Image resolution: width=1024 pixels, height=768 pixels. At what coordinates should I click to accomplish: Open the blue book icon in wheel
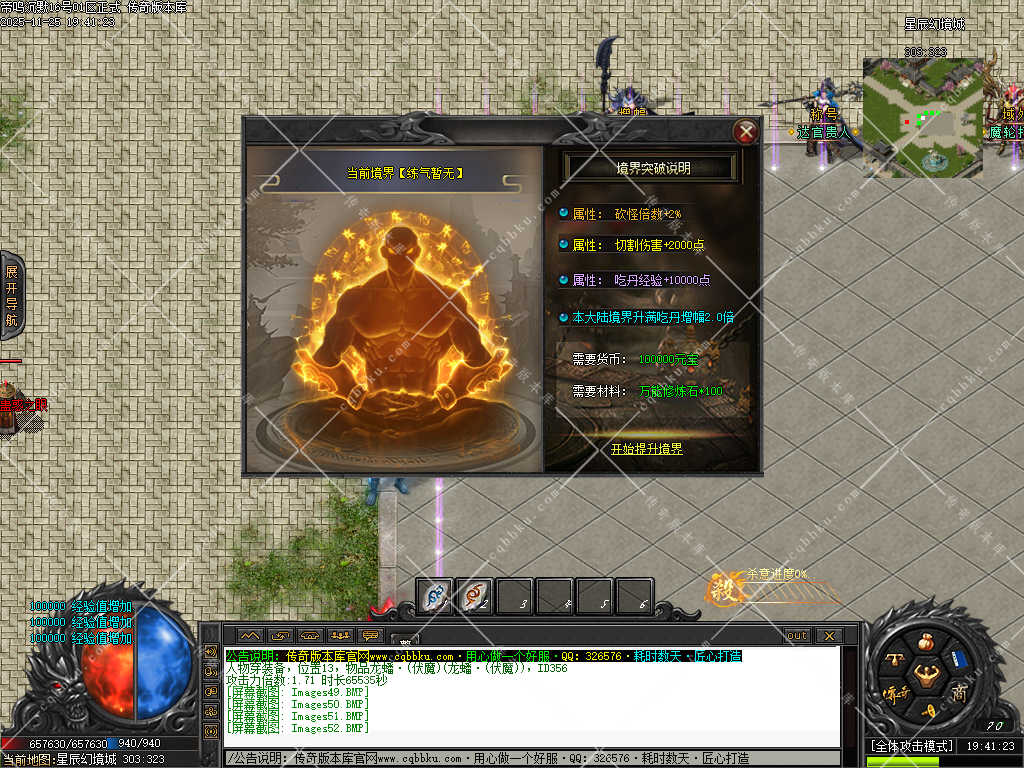957,659
